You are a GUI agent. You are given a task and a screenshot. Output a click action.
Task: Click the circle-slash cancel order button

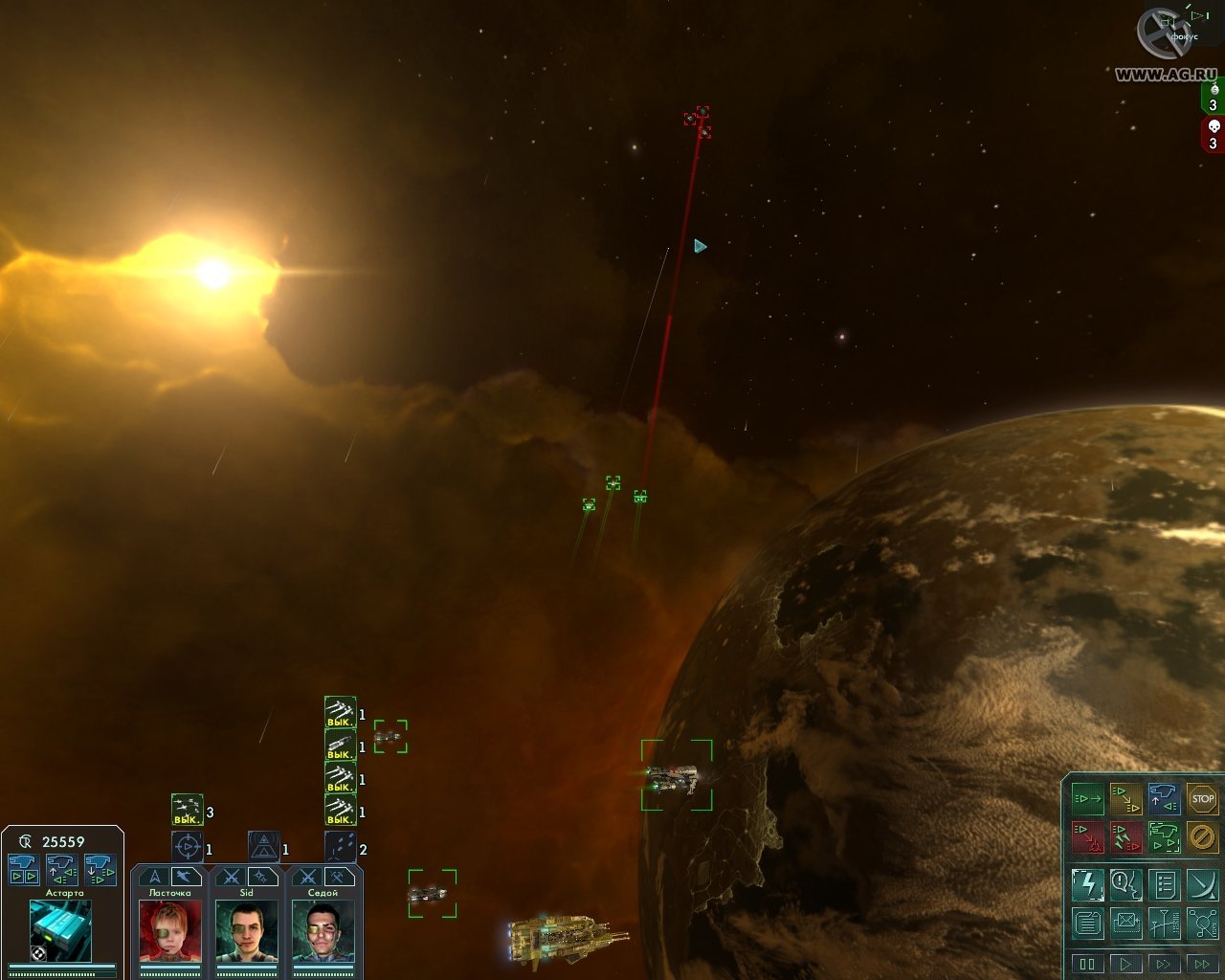pos(1202,836)
